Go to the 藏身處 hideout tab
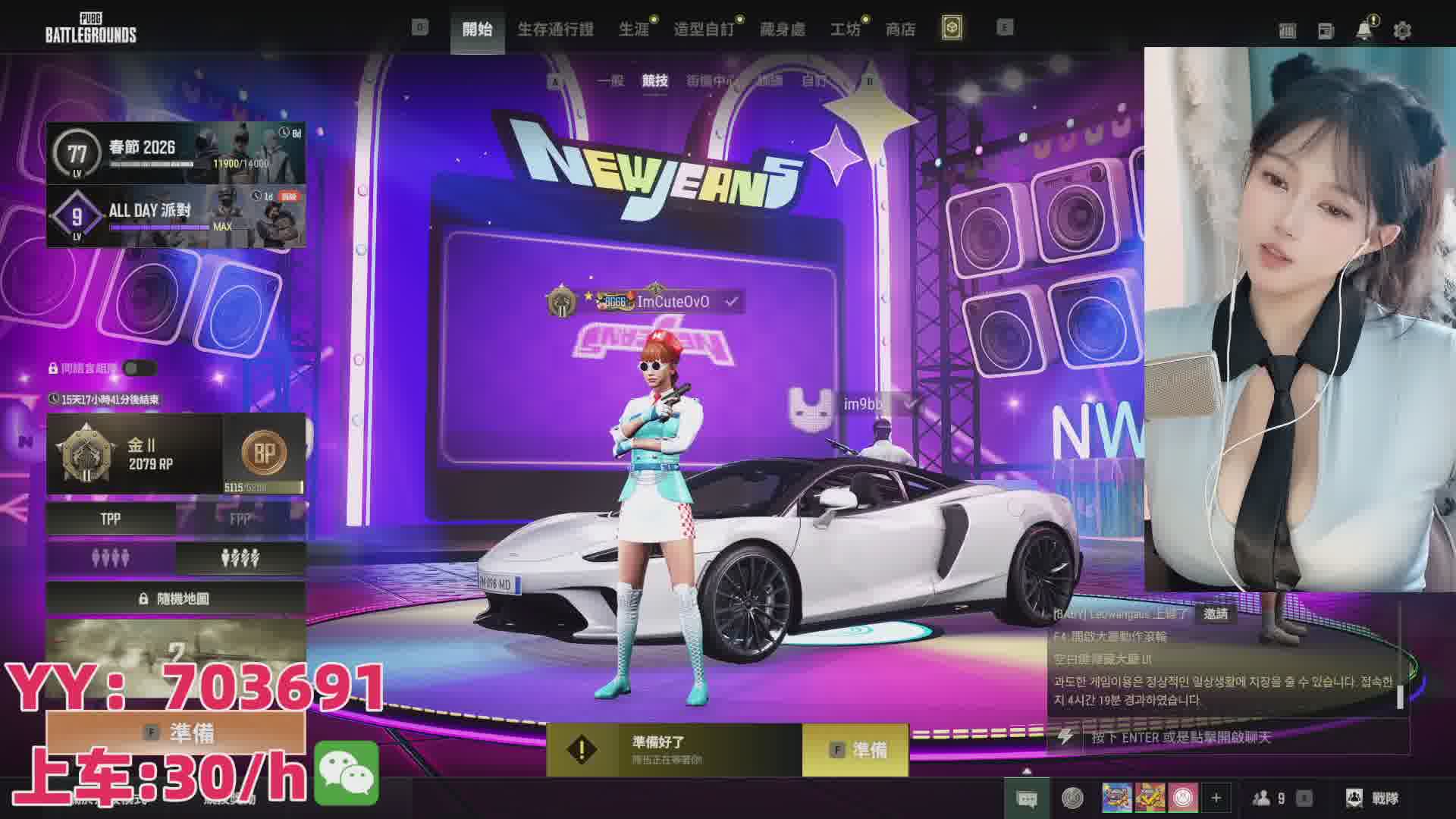This screenshot has width=1456, height=819. point(782,29)
